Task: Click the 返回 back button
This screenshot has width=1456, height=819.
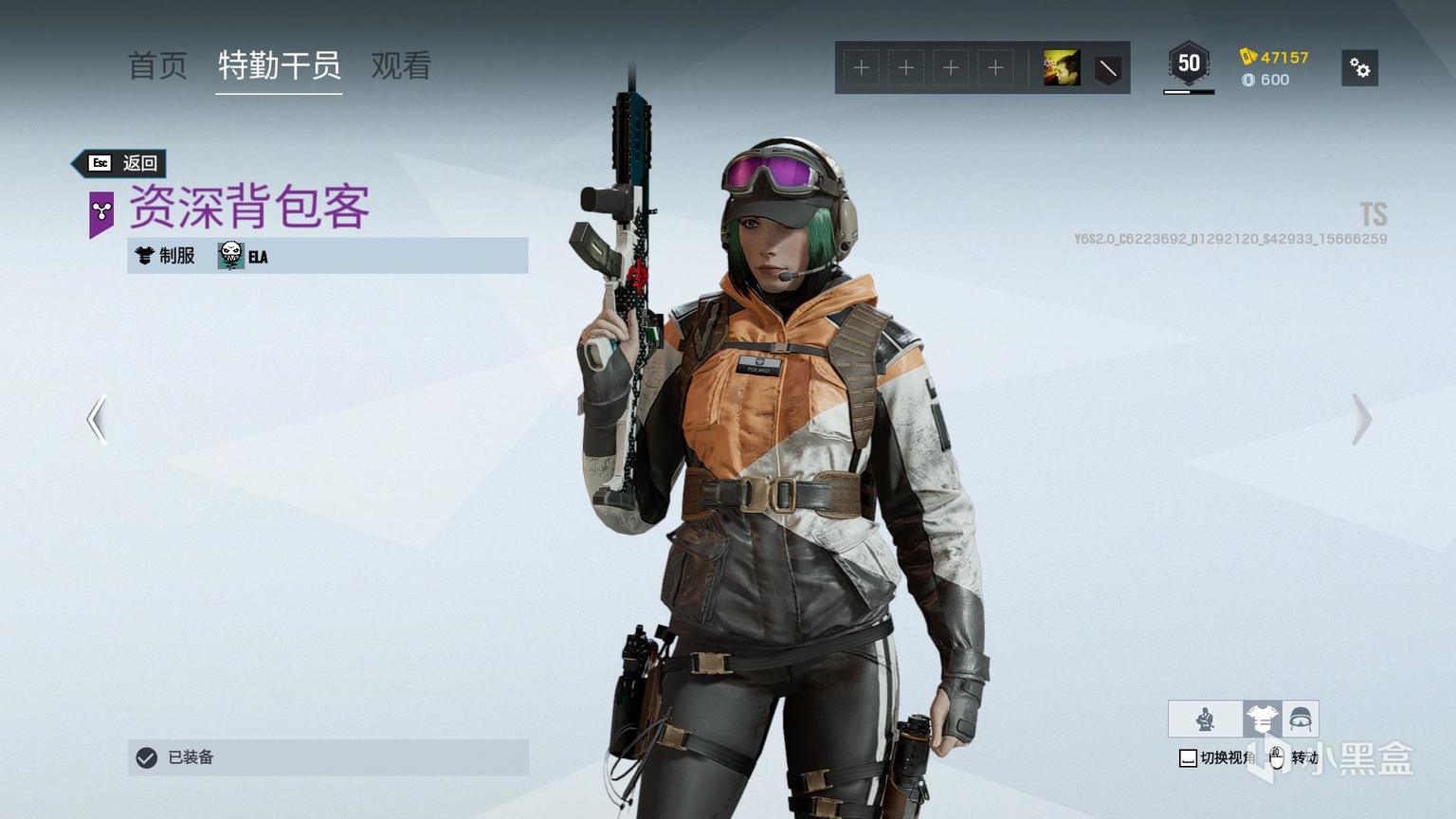Action: click(122, 163)
